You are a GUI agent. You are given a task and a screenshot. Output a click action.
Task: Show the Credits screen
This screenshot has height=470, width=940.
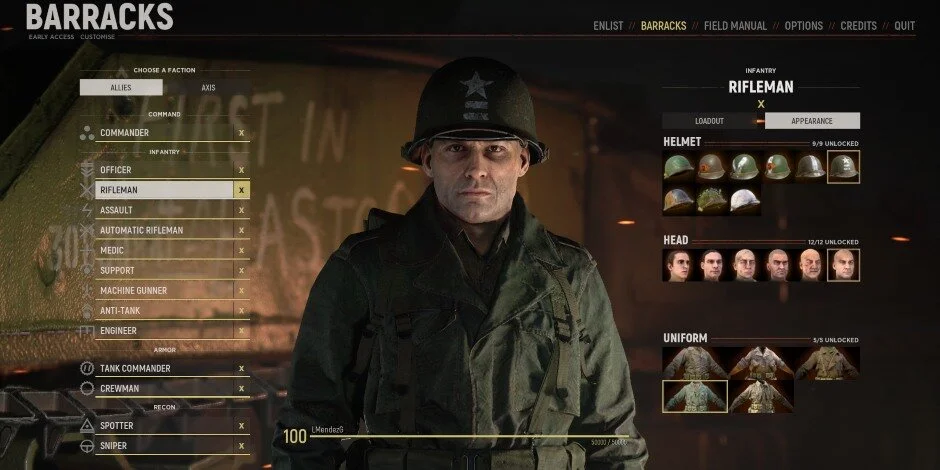click(x=858, y=25)
